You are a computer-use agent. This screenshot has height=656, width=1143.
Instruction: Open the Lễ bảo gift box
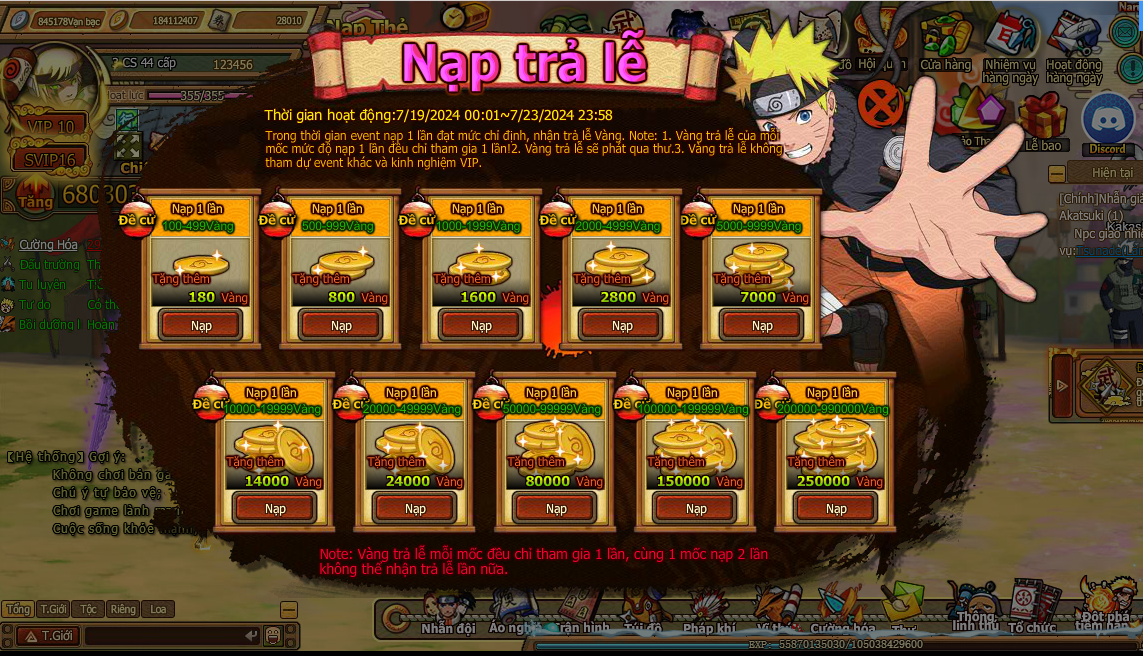click(1043, 120)
